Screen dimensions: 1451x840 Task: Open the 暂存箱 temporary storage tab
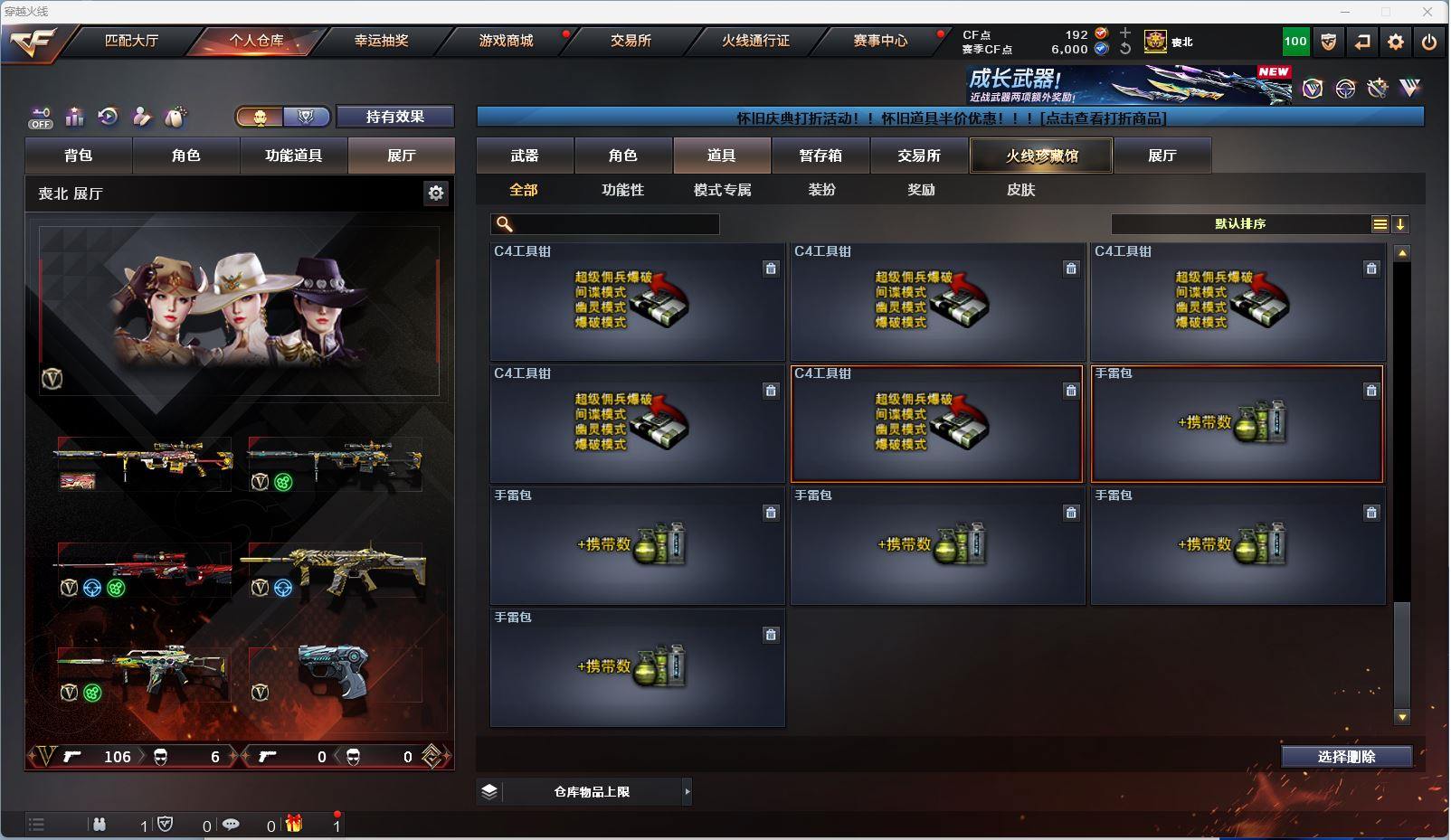(820, 156)
